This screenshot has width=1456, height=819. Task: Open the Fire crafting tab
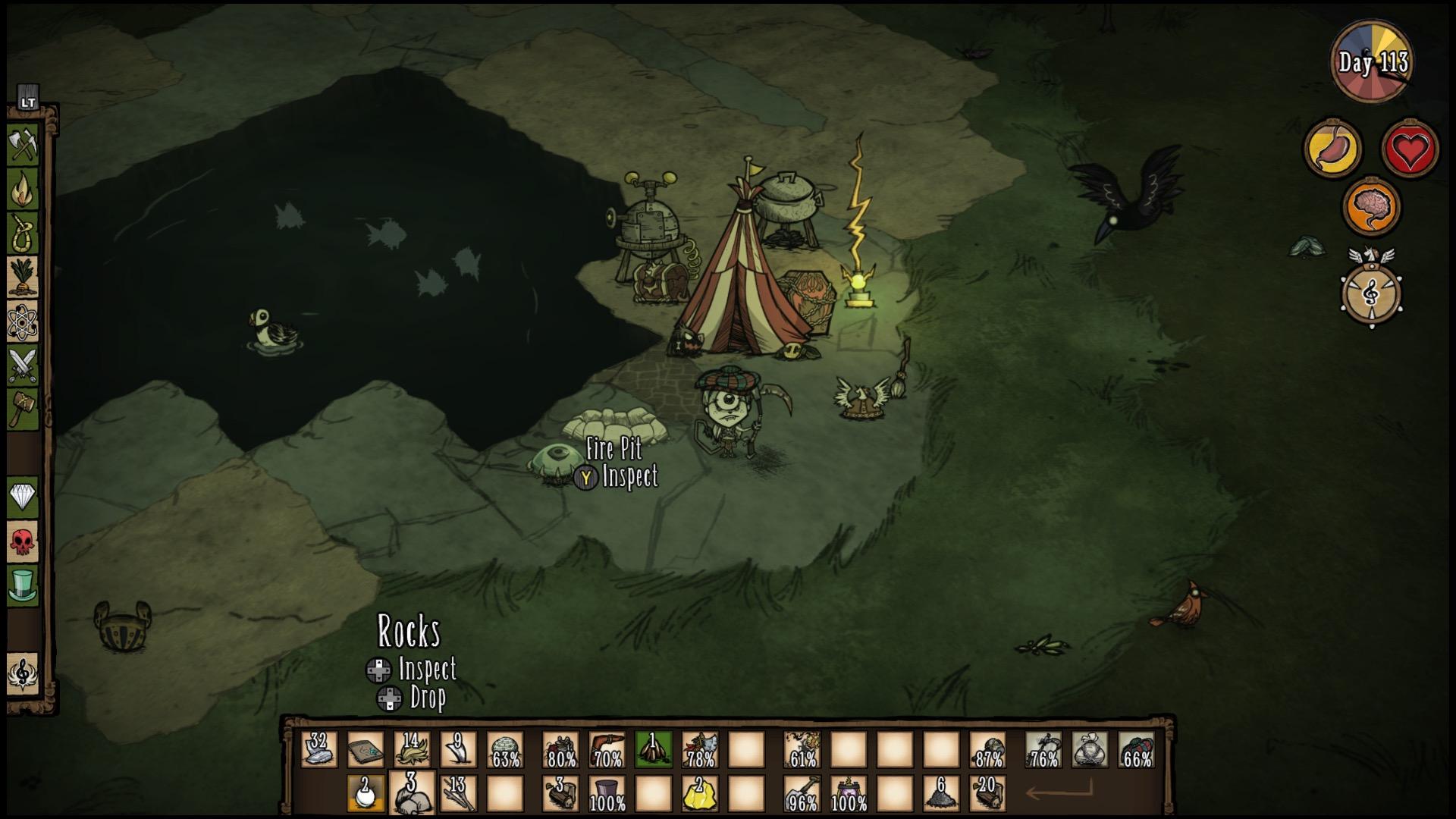23,189
